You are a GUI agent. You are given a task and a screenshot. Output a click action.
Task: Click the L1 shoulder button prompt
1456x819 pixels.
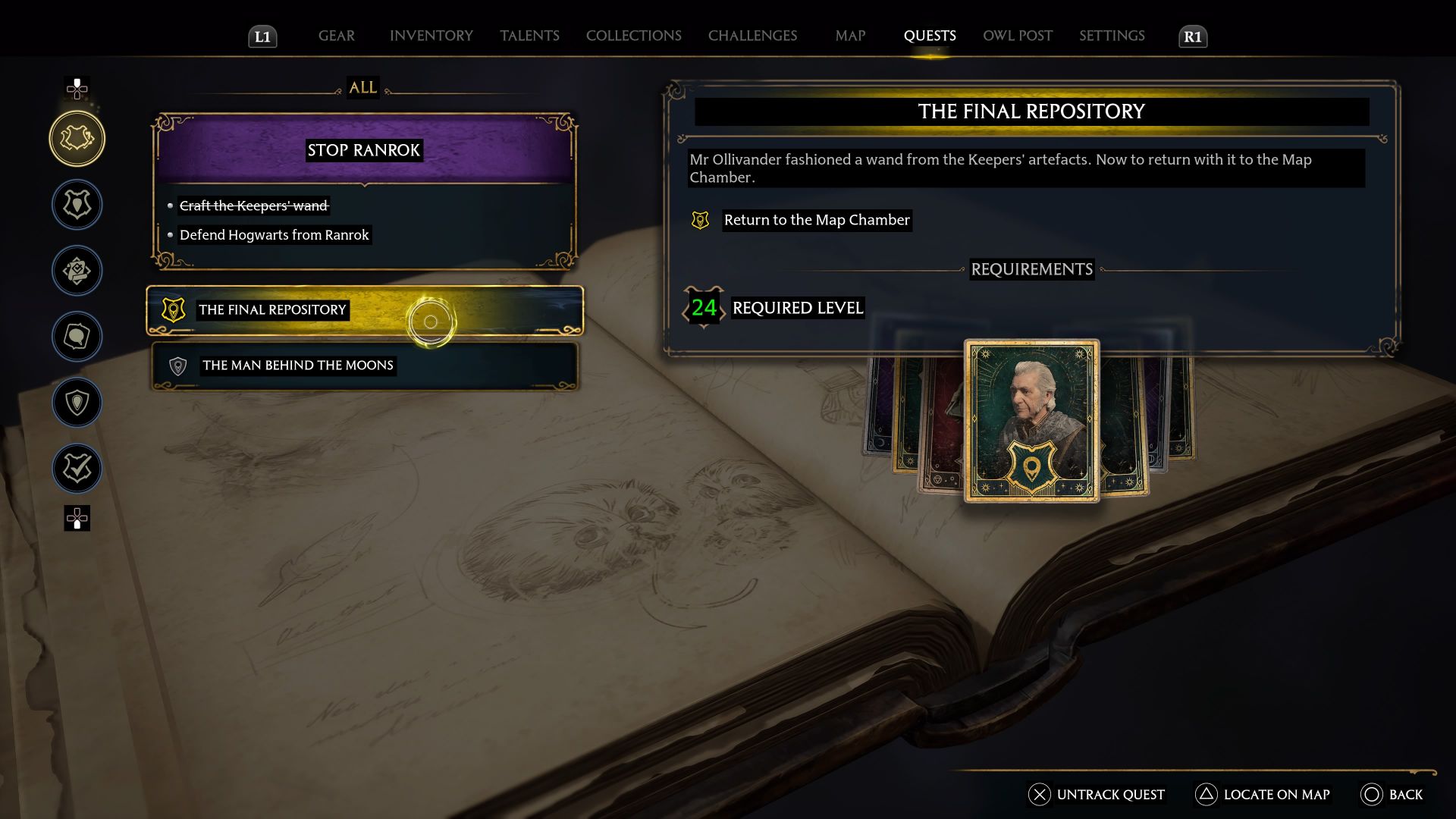tap(262, 36)
